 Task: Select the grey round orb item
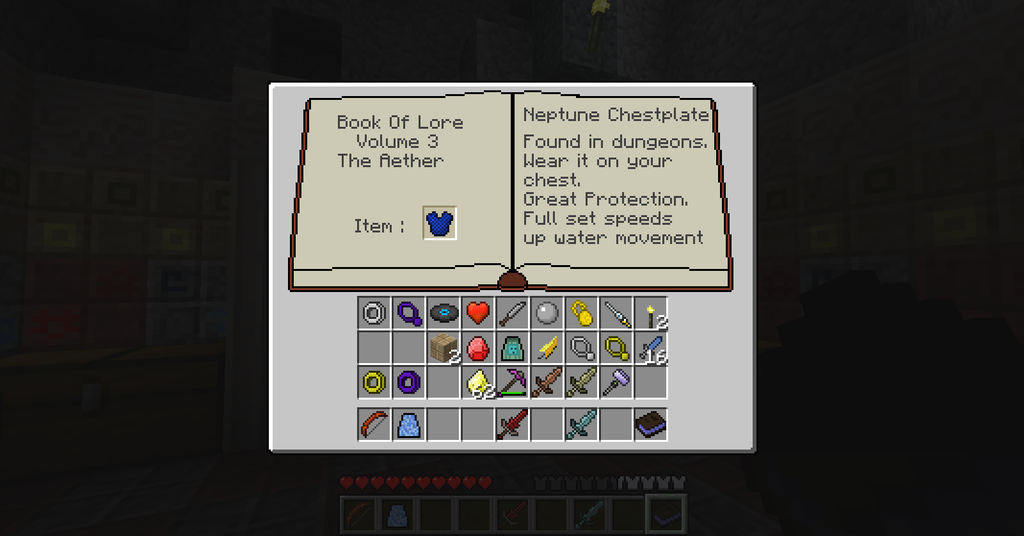[x=547, y=313]
